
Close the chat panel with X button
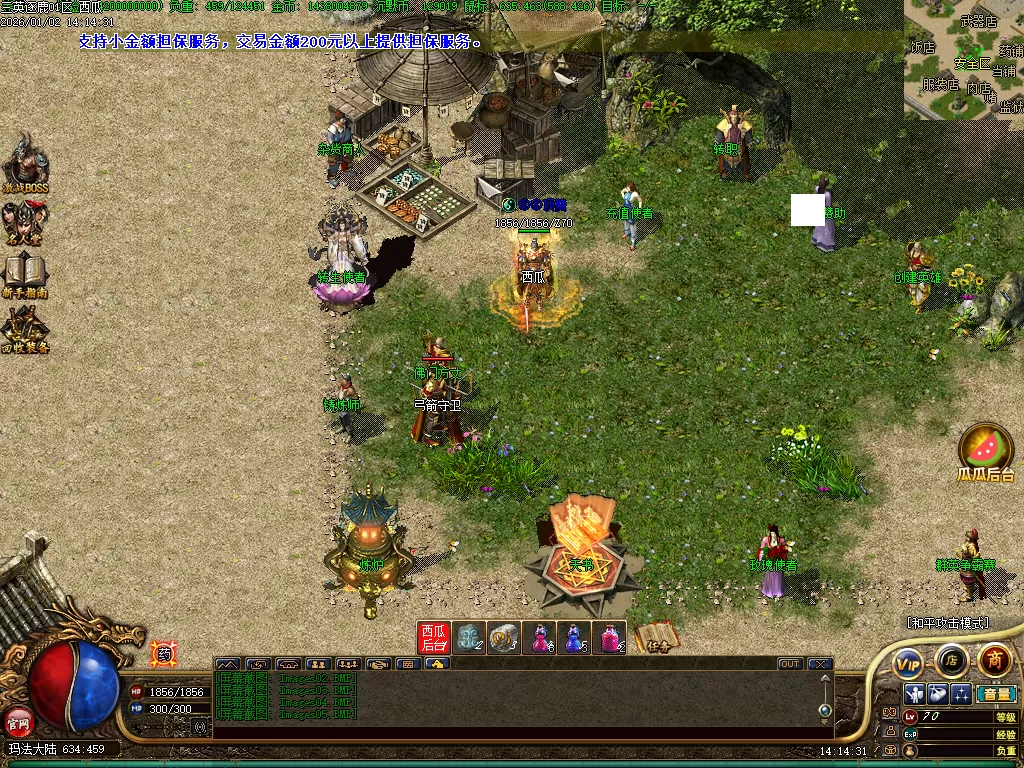tap(820, 664)
